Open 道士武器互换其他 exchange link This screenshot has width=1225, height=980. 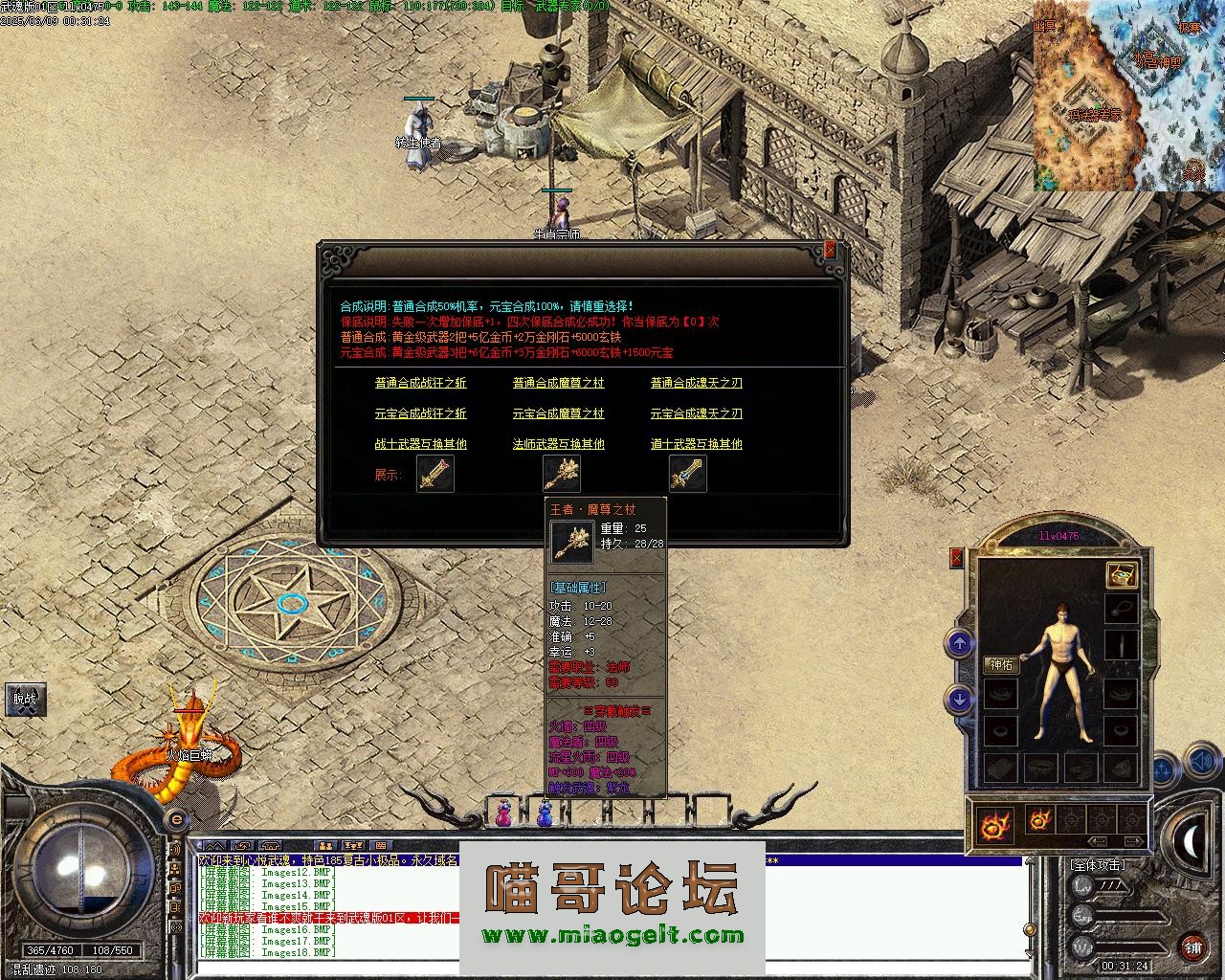tap(696, 444)
